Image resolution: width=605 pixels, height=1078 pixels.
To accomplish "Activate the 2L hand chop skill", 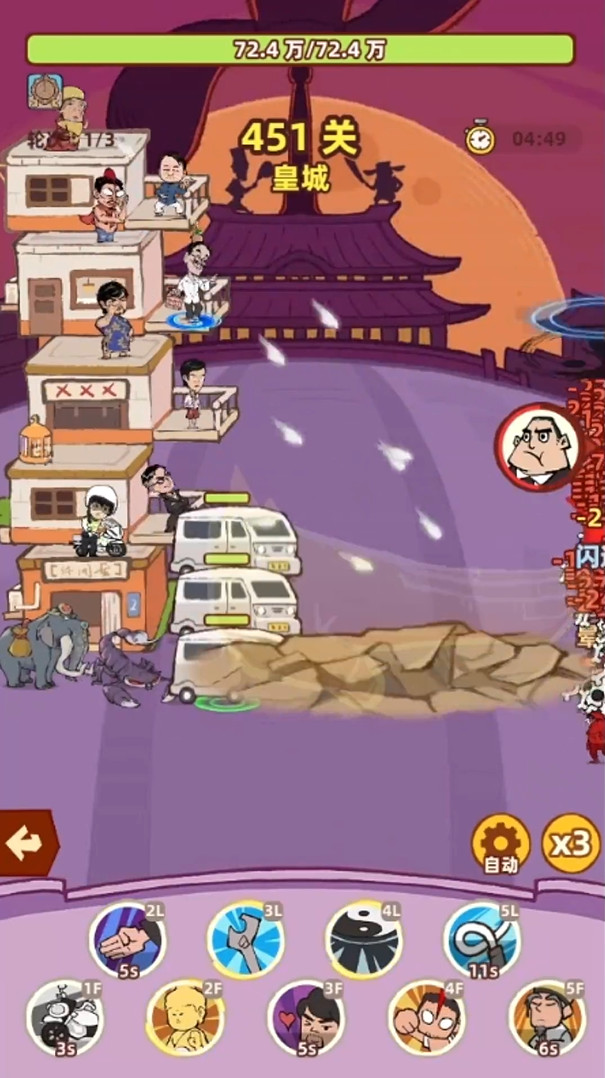I will point(127,939).
